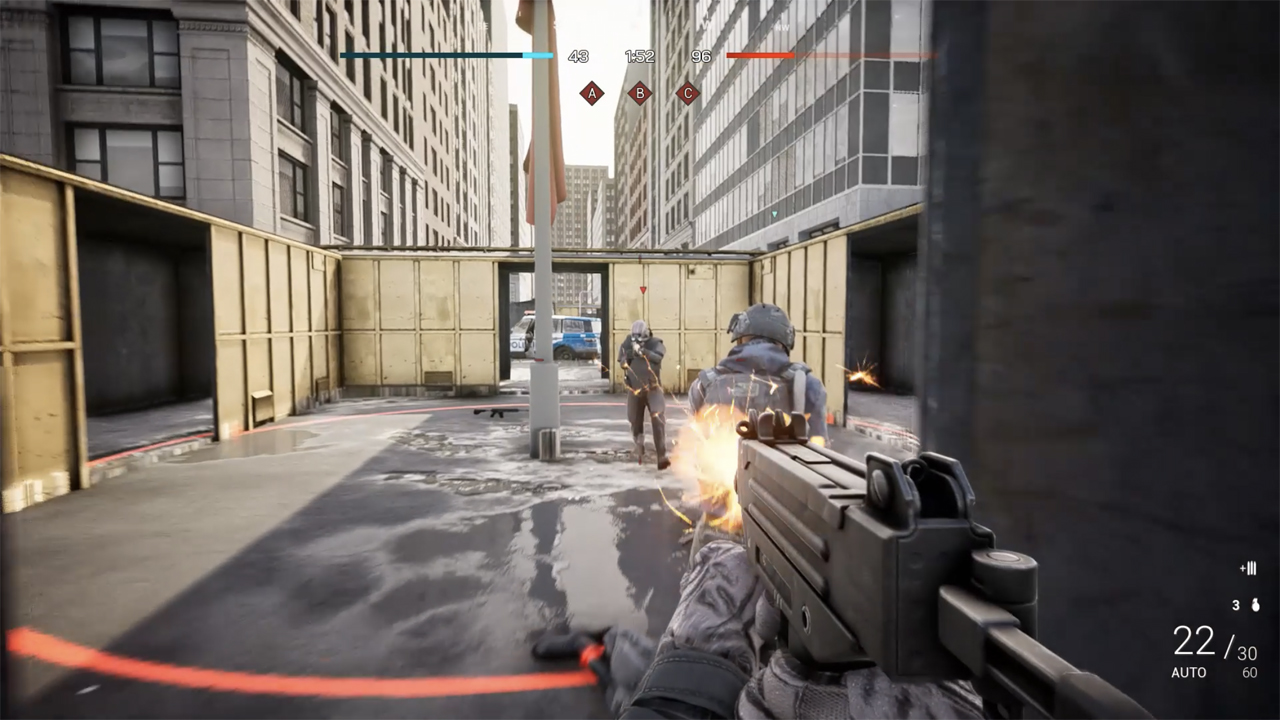Select the grenade icon in HUD
Screen dimensions: 1280x720
(x=1254, y=605)
